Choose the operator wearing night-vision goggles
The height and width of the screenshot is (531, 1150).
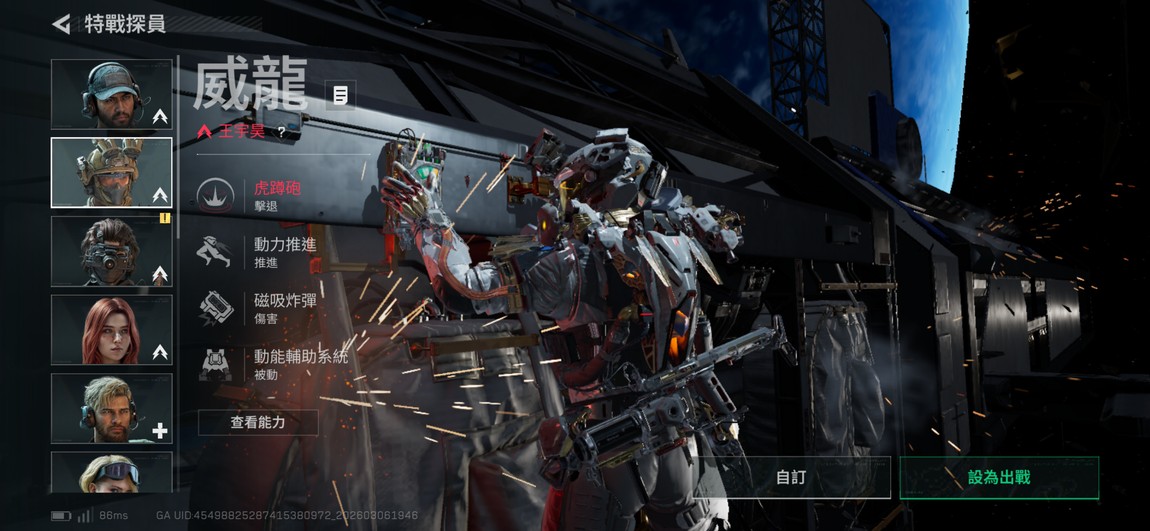tap(111, 251)
